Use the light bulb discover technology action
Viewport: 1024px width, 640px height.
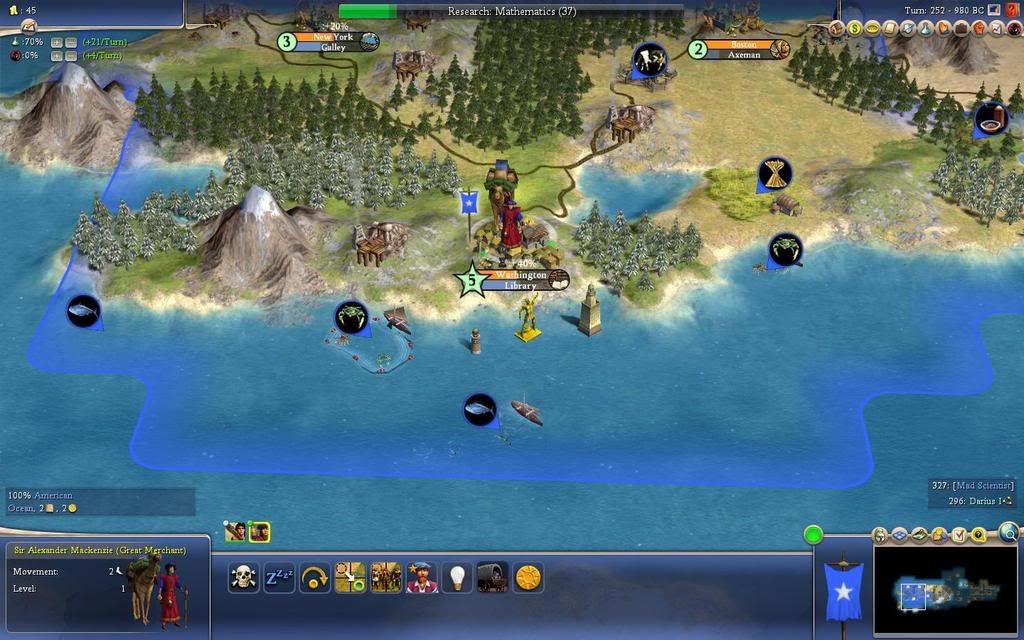pyautogui.click(x=457, y=577)
